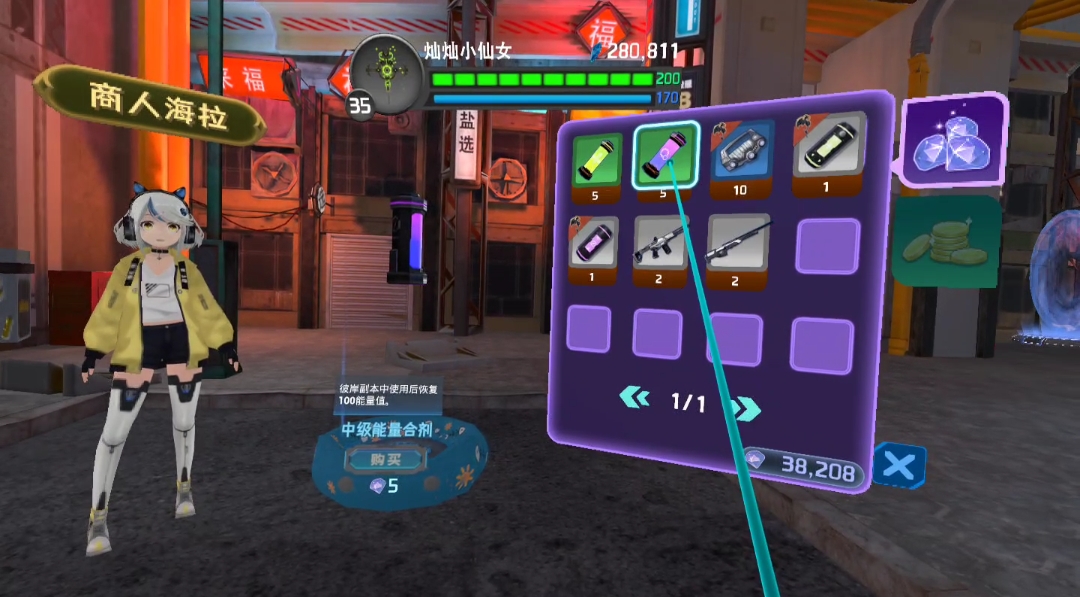1080x597 pixels.
Task: Select the yellow energy vial on green
Action: pos(597,159)
